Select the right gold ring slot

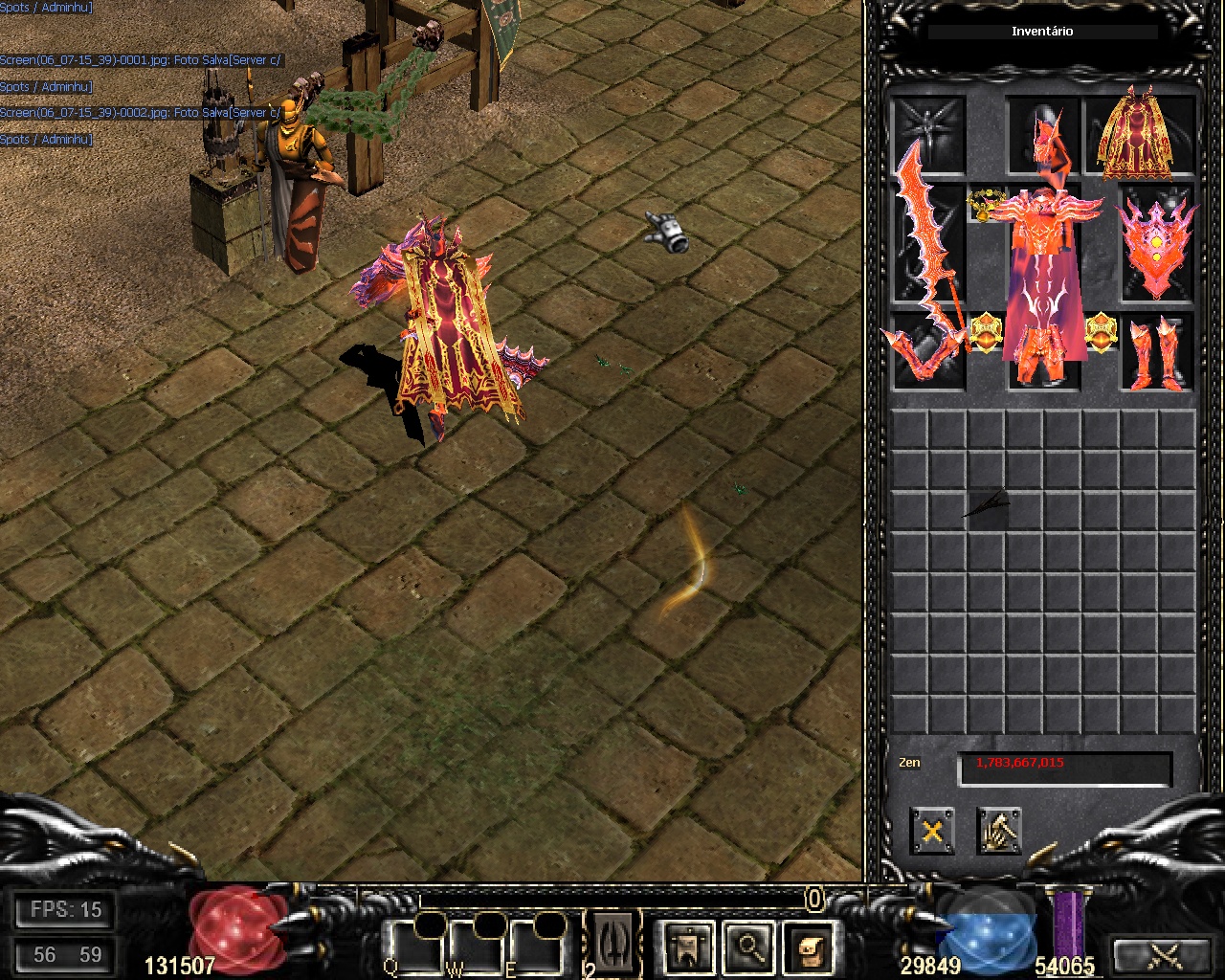tap(1101, 333)
